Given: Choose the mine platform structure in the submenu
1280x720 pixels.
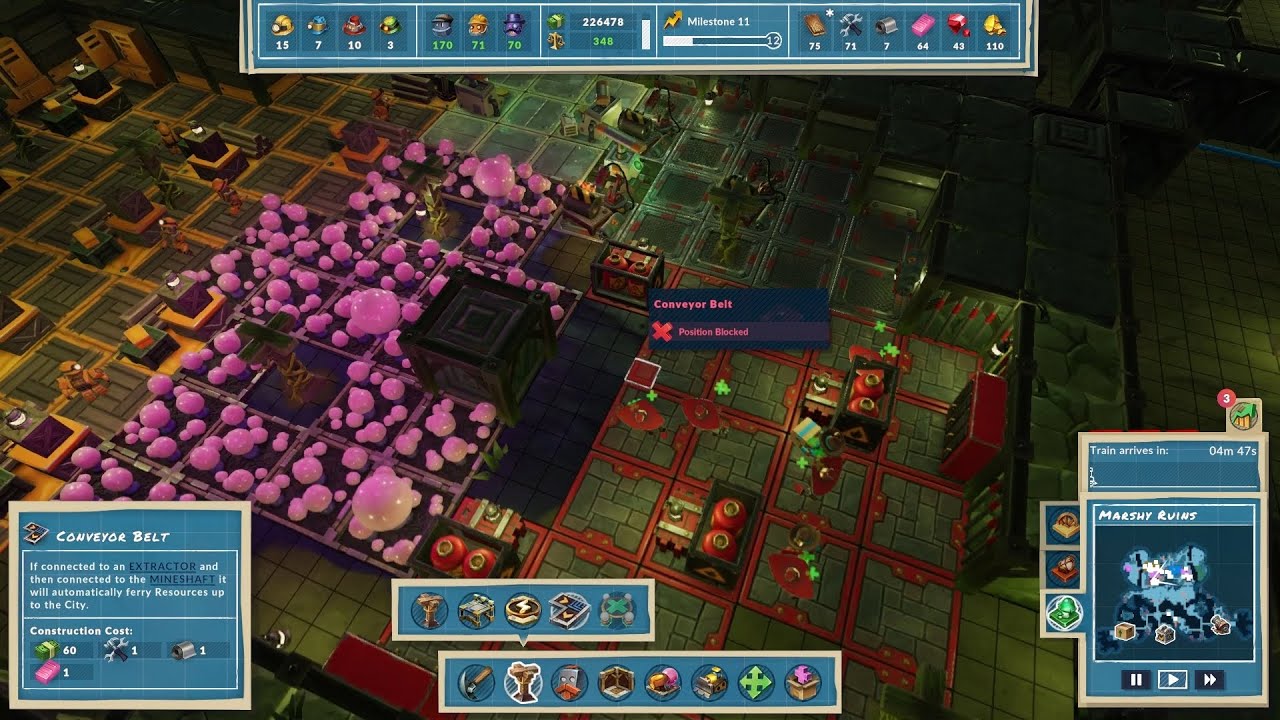Looking at the screenshot, I should 476,610.
